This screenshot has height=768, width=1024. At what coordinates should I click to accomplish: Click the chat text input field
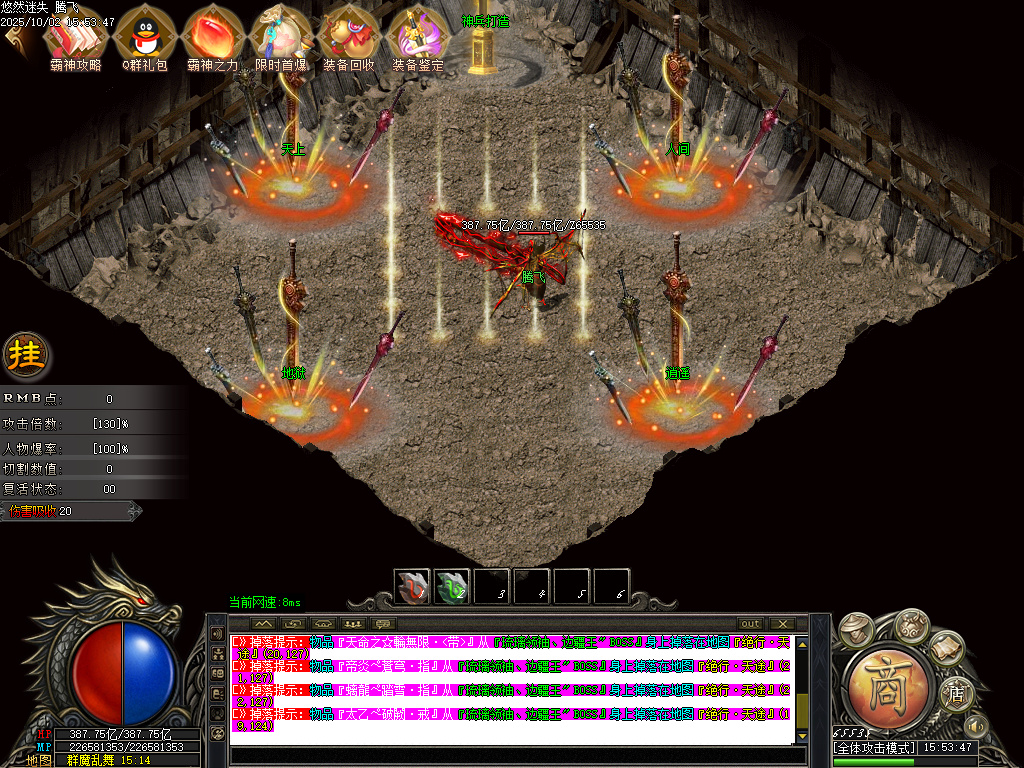510,754
